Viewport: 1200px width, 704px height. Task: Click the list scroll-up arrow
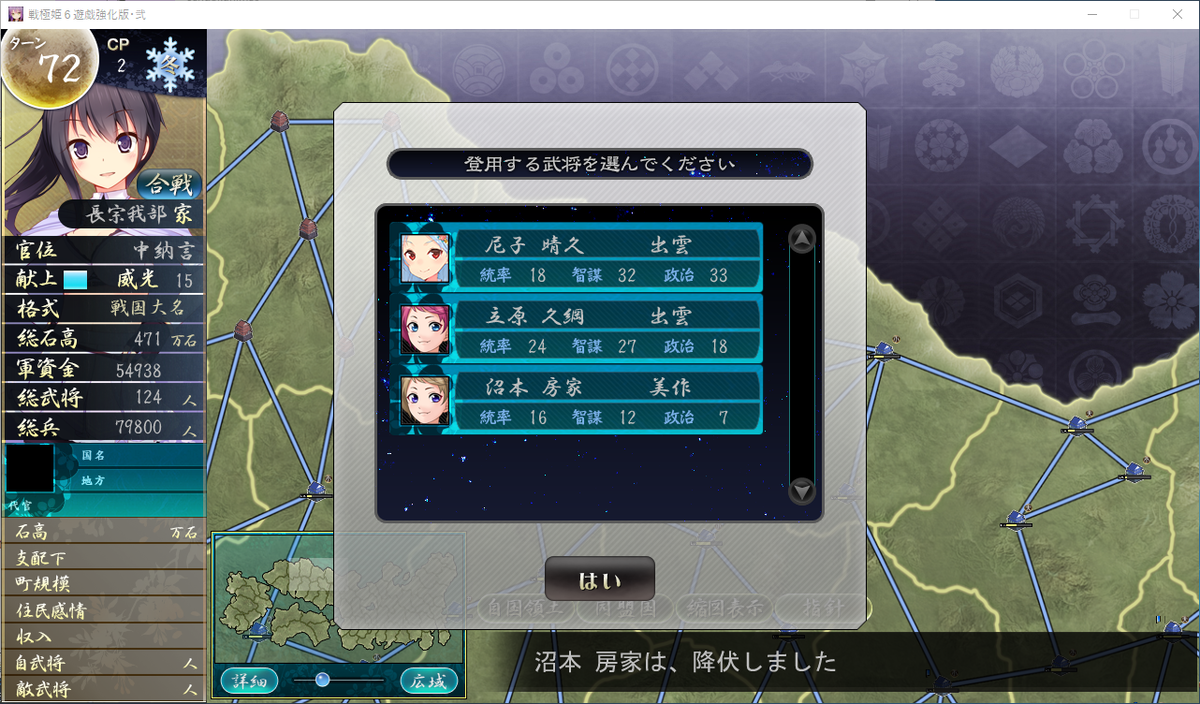pyautogui.click(x=802, y=239)
